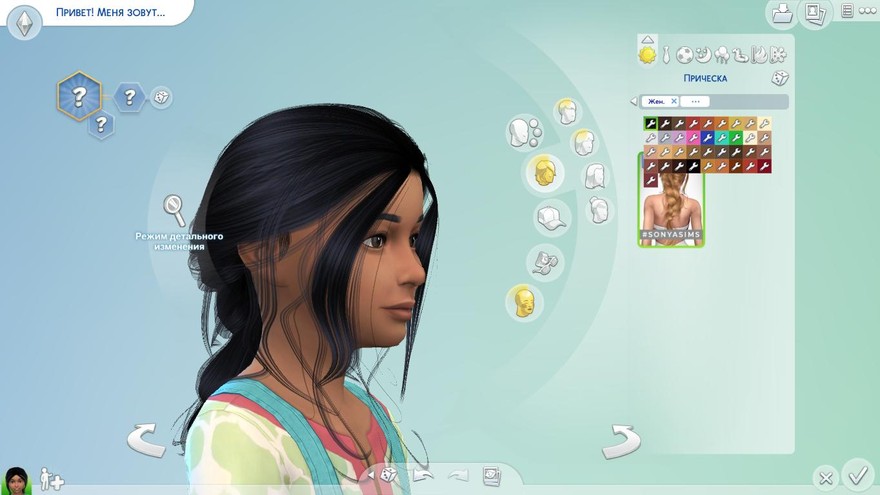Choose the blue hair color swatch

tap(708, 138)
